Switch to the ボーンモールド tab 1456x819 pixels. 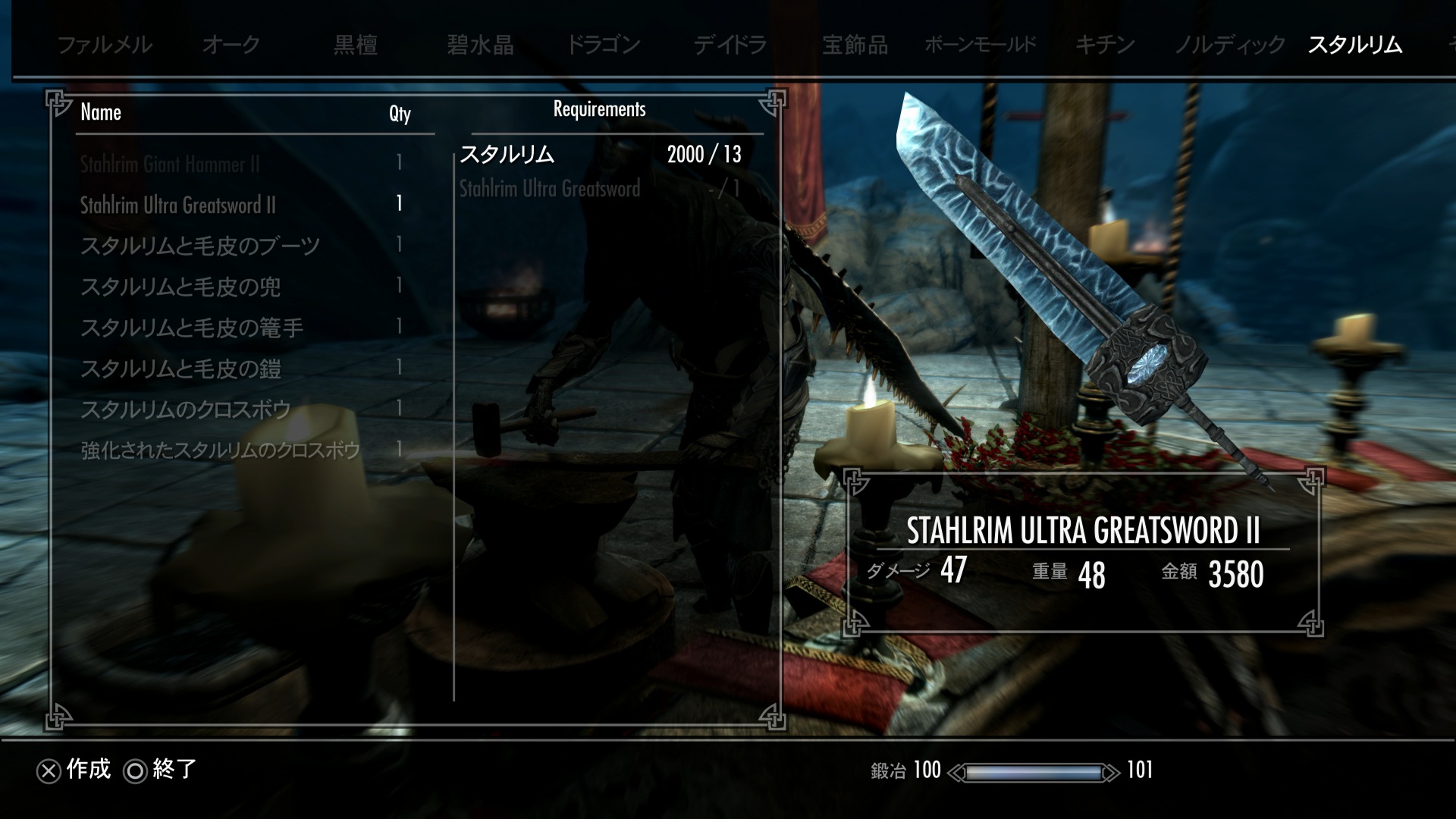pos(980,45)
